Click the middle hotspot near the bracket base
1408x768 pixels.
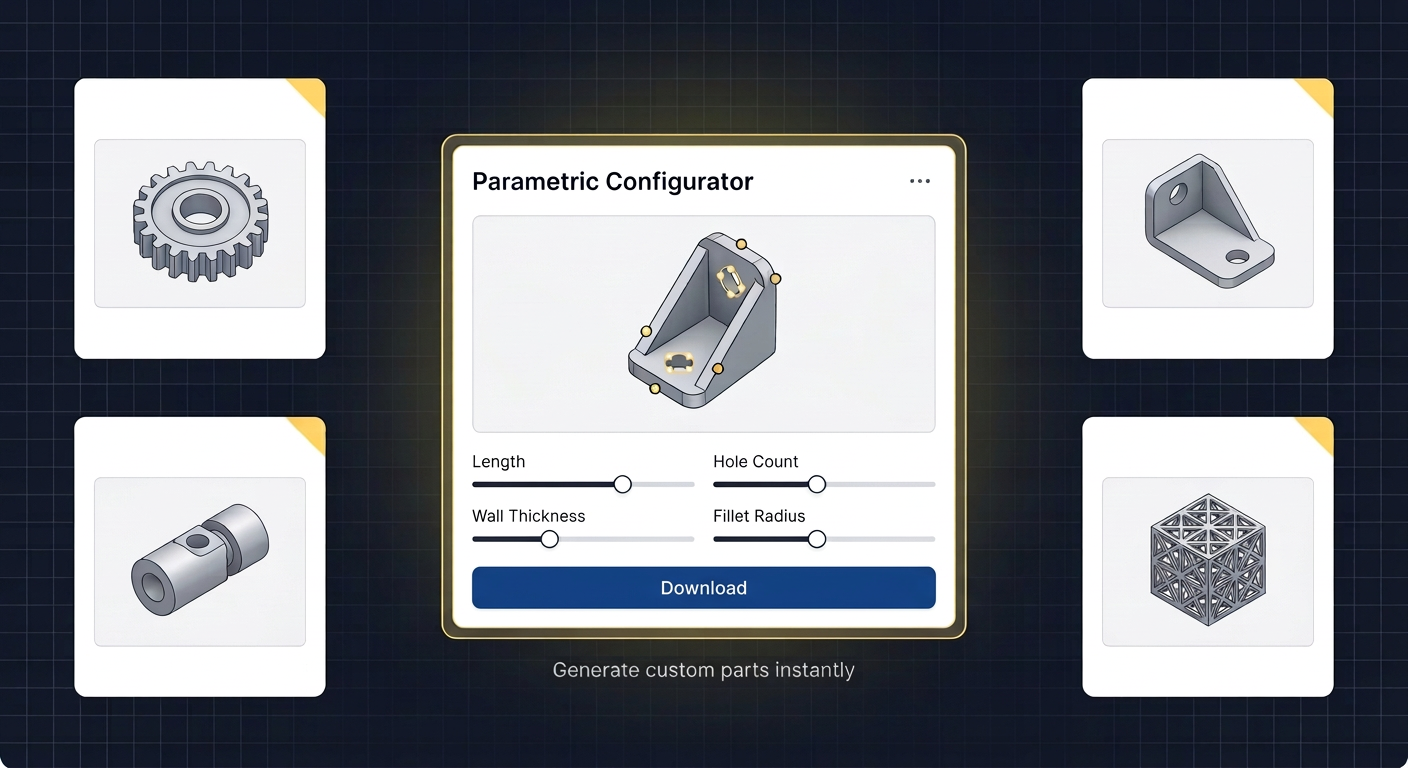(717, 369)
